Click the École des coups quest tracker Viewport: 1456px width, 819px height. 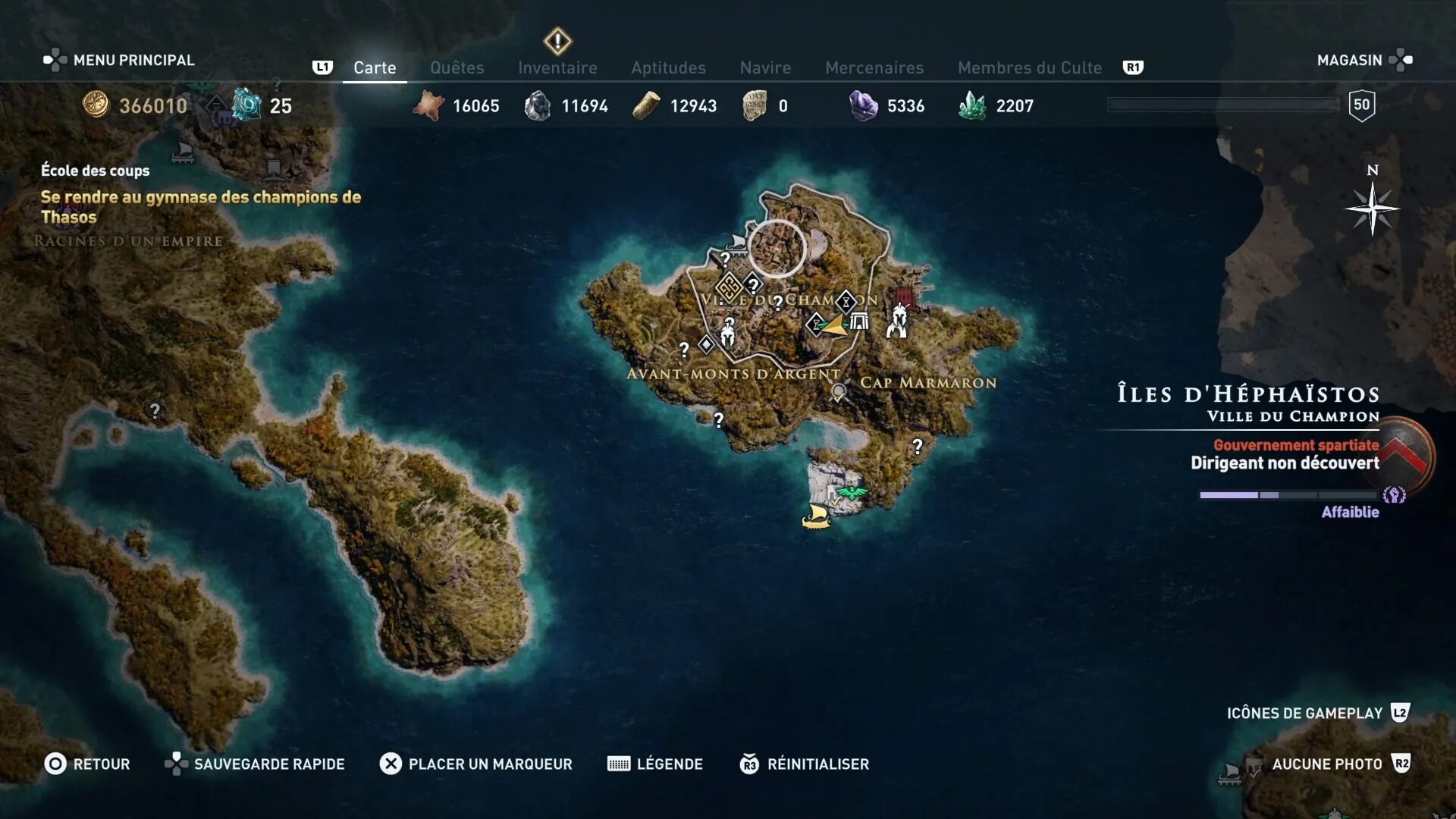click(96, 171)
